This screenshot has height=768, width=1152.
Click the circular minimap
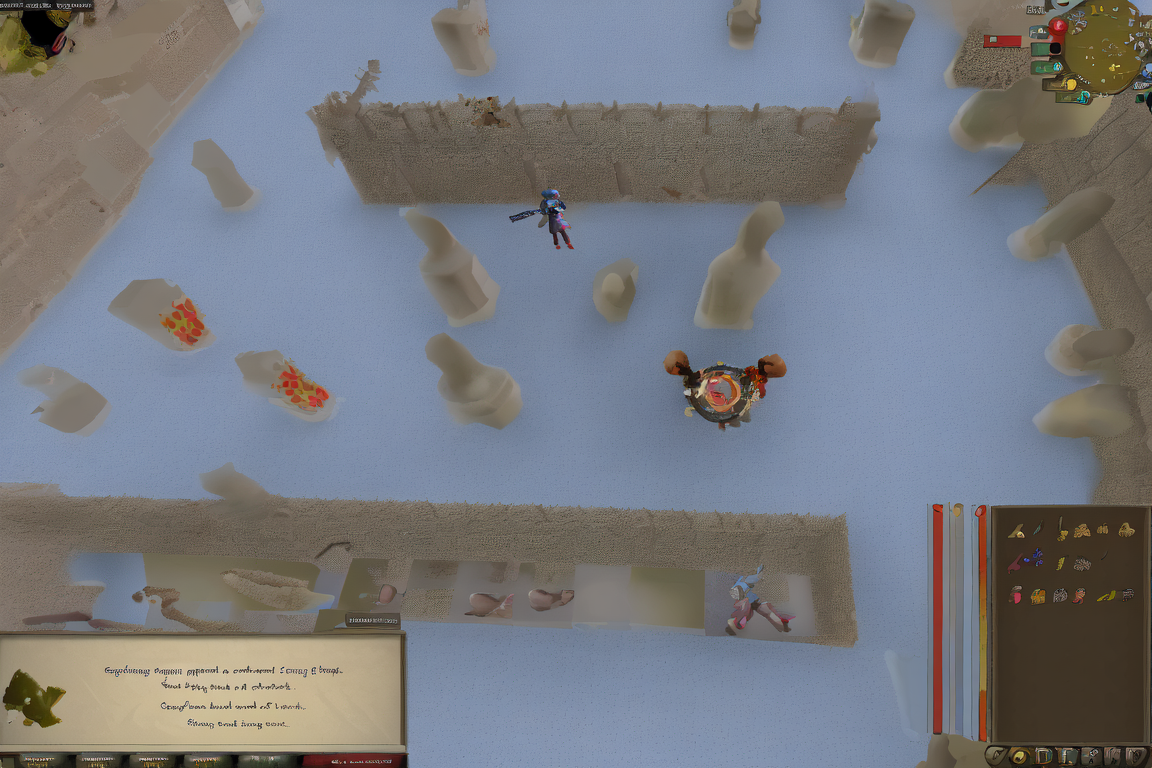pos(1103,45)
